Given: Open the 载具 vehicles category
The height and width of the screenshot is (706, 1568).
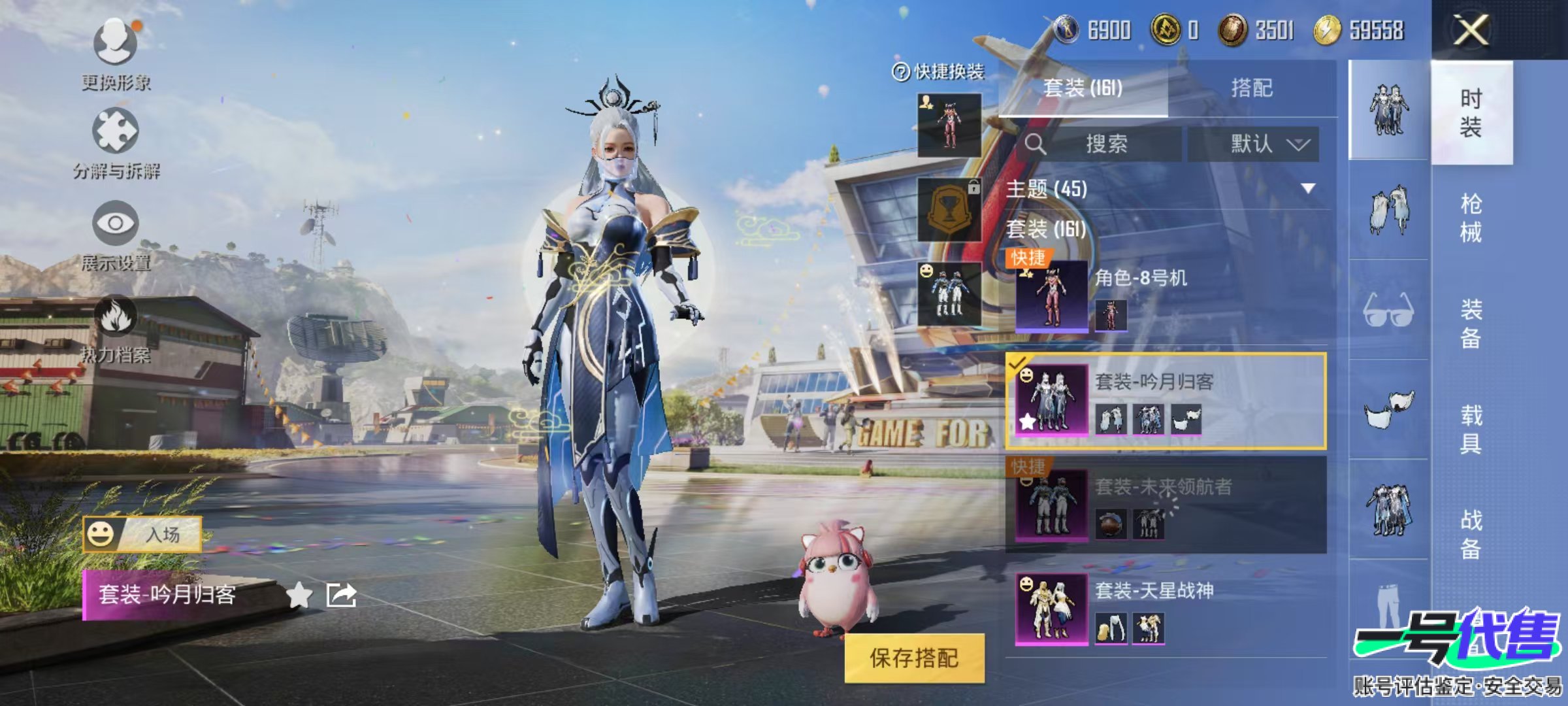Looking at the screenshot, I should pyautogui.click(x=1471, y=429).
